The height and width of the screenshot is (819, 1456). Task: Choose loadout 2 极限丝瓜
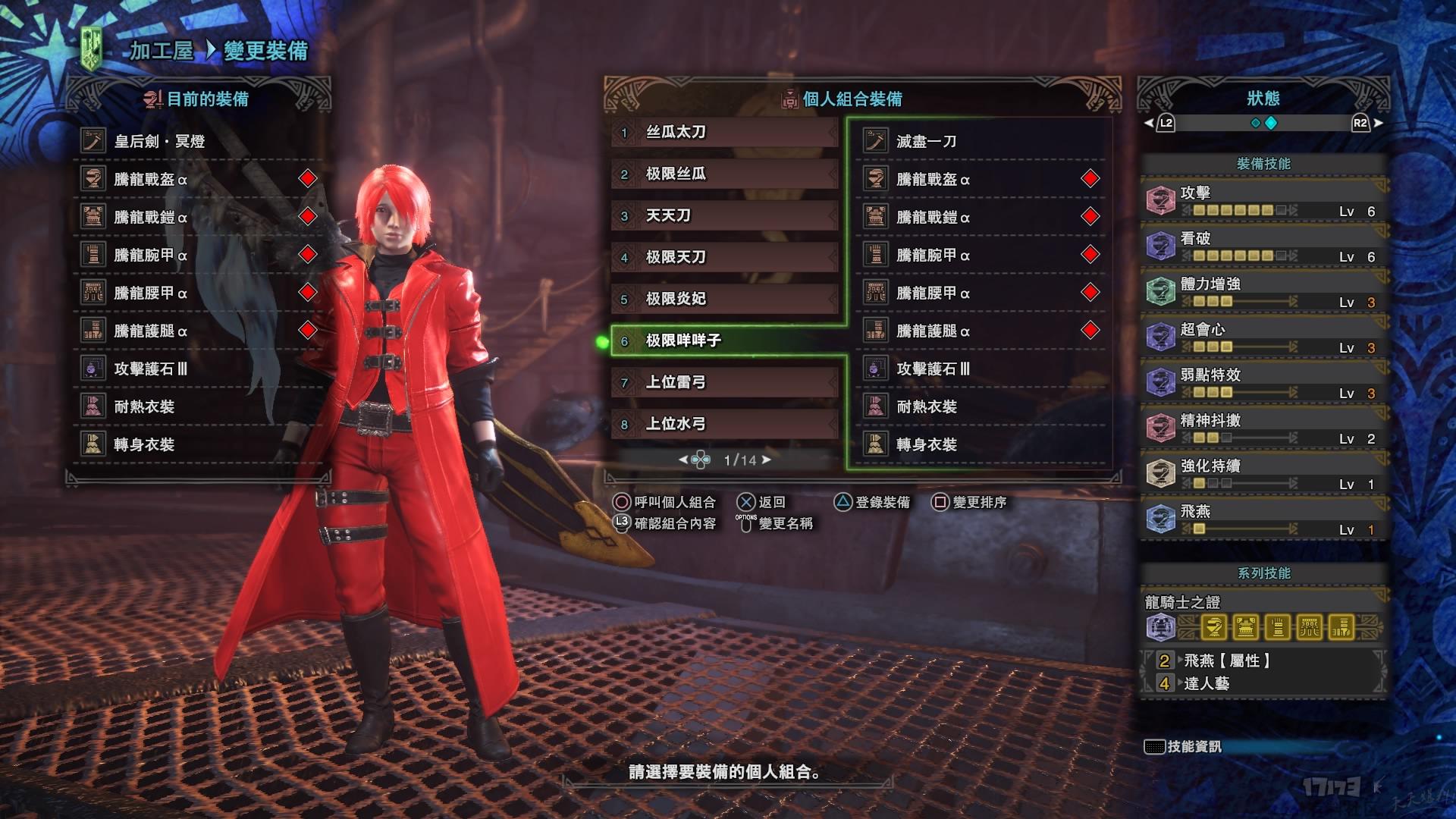click(x=724, y=174)
